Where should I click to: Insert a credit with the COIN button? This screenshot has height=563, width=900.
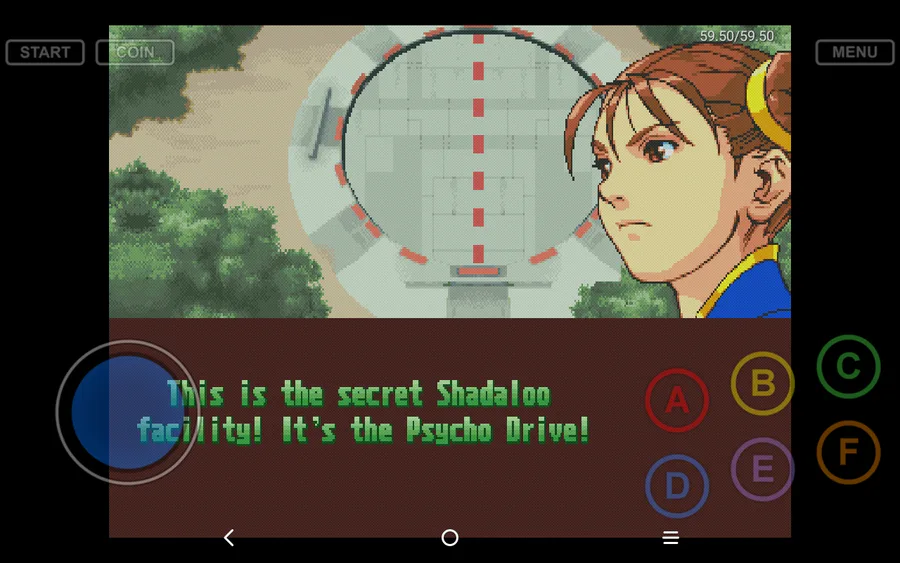(x=135, y=52)
